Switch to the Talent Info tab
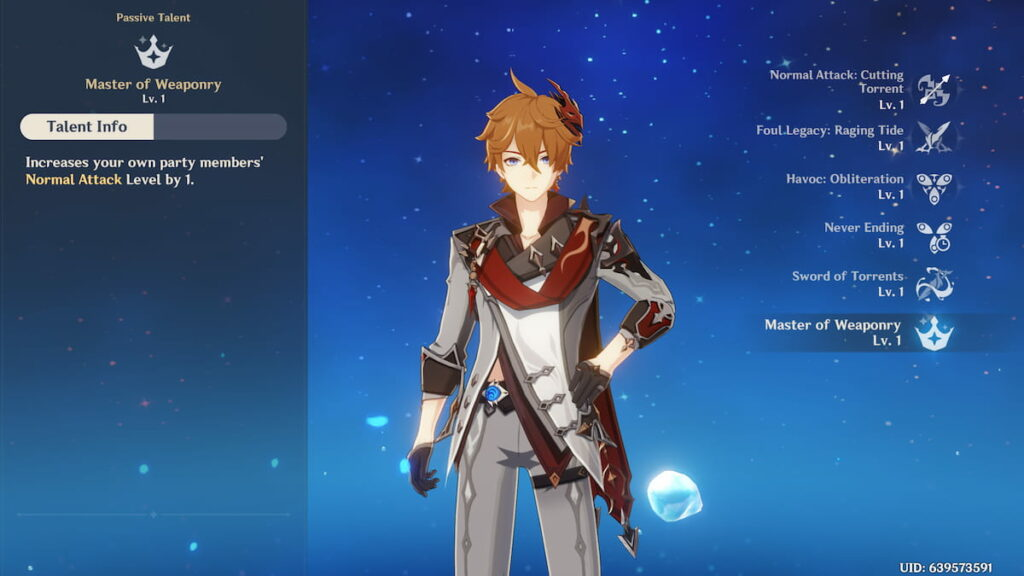 [x=87, y=127]
